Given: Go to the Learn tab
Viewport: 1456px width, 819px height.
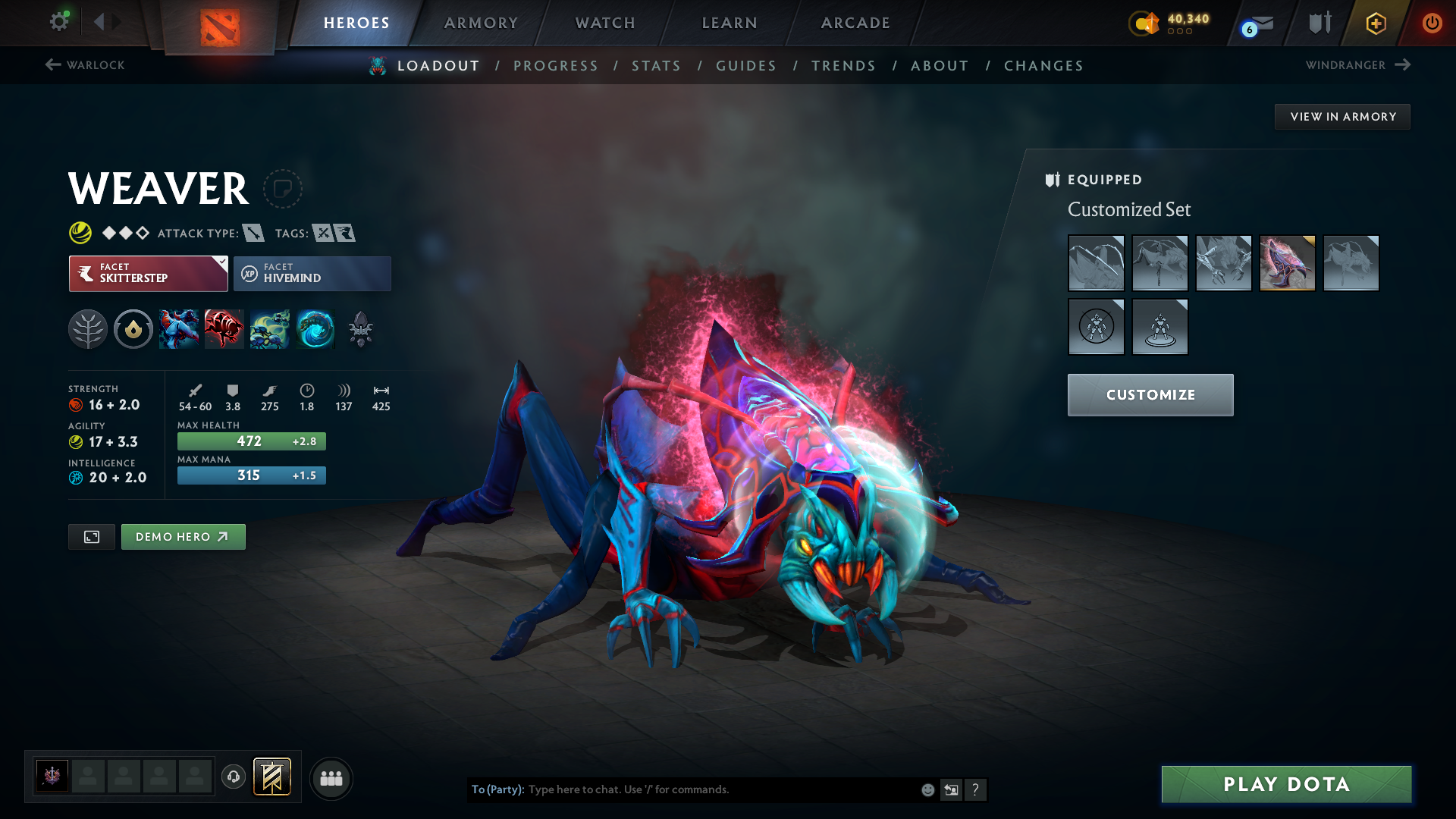Looking at the screenshot, I should [730, 23].
